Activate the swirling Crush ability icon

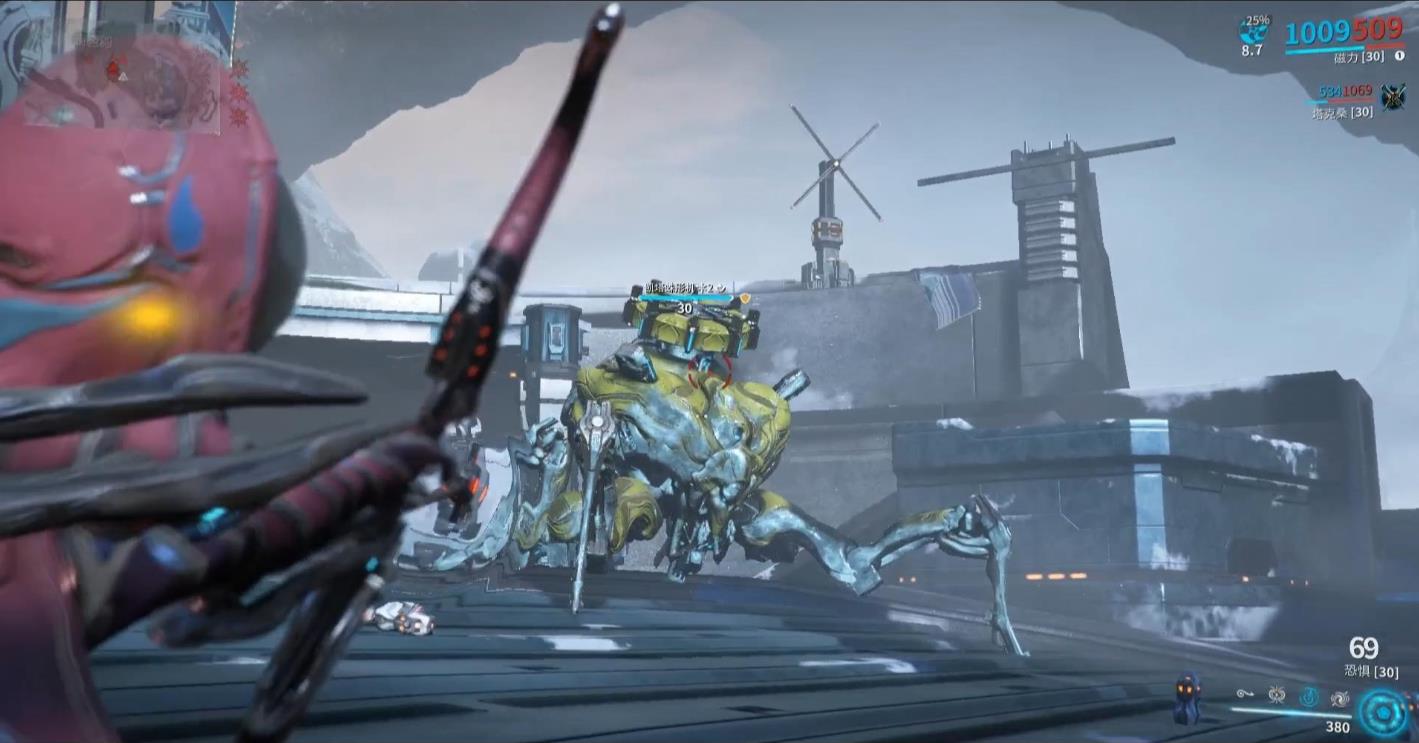tap(1339, 696)
